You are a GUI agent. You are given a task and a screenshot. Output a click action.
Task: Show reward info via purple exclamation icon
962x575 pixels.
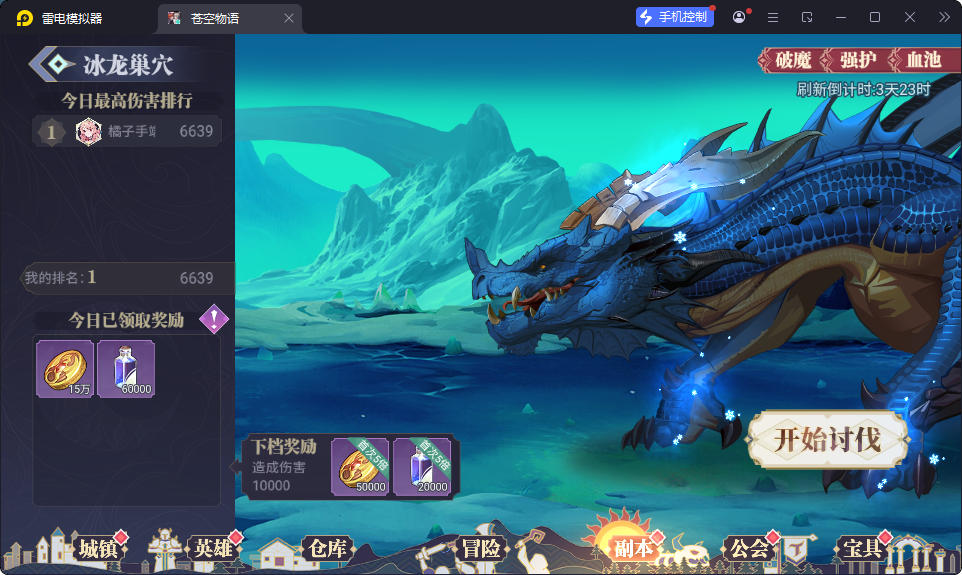(214, 320)
